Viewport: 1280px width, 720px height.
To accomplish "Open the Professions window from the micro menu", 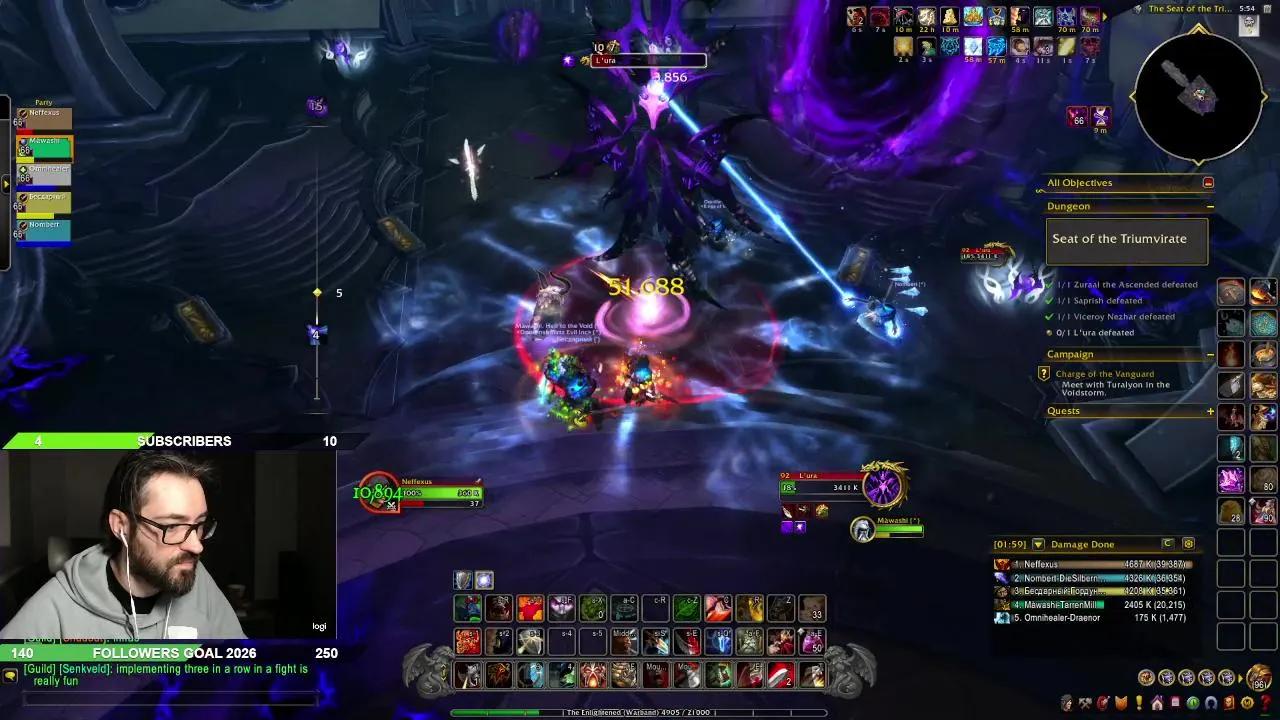I will coord(1085,703).
